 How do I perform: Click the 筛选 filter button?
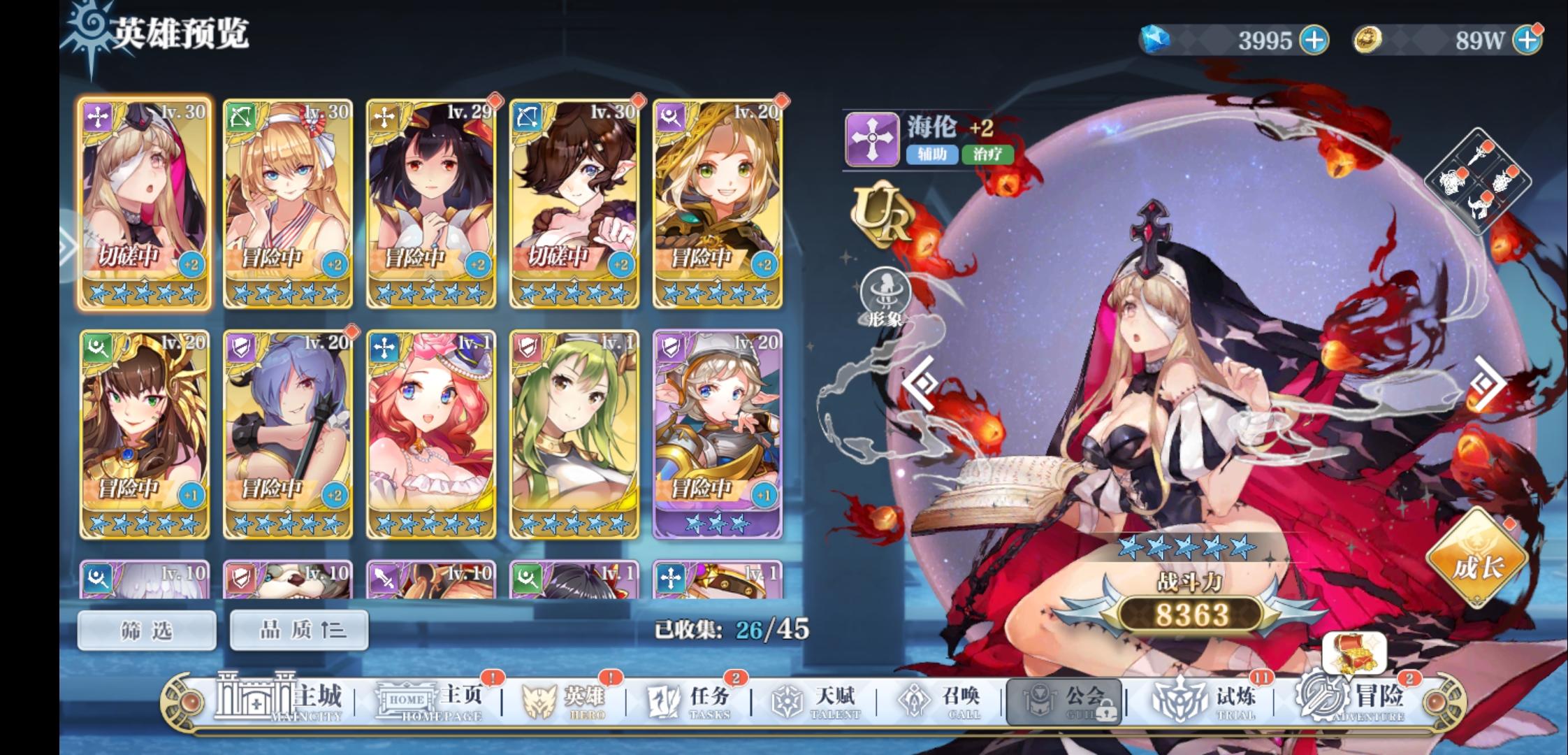(x=145, y=628)
